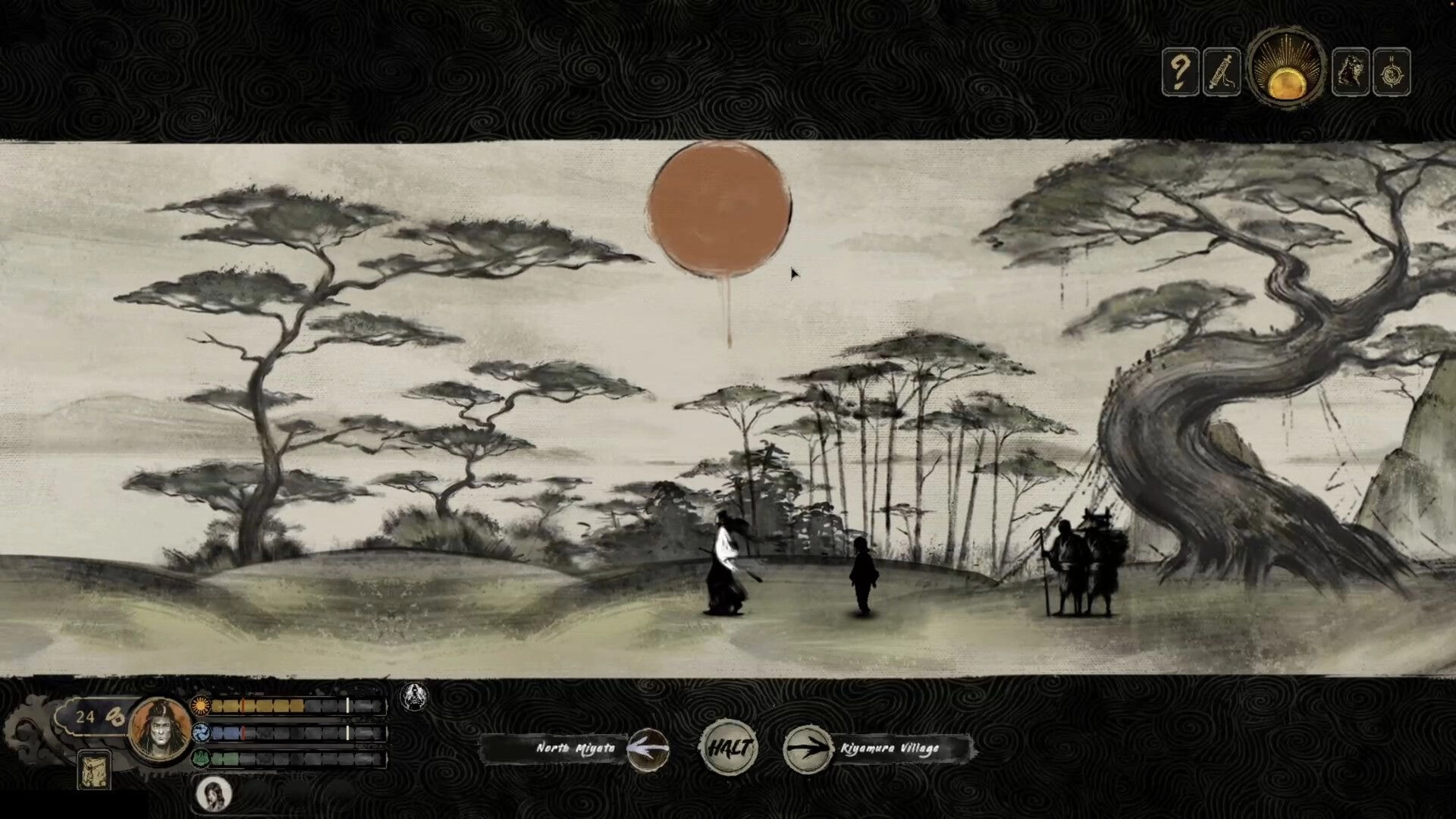Click the right arrow toward Kiyamura Village
This screenshot has width=1456, height=819.
808,748
